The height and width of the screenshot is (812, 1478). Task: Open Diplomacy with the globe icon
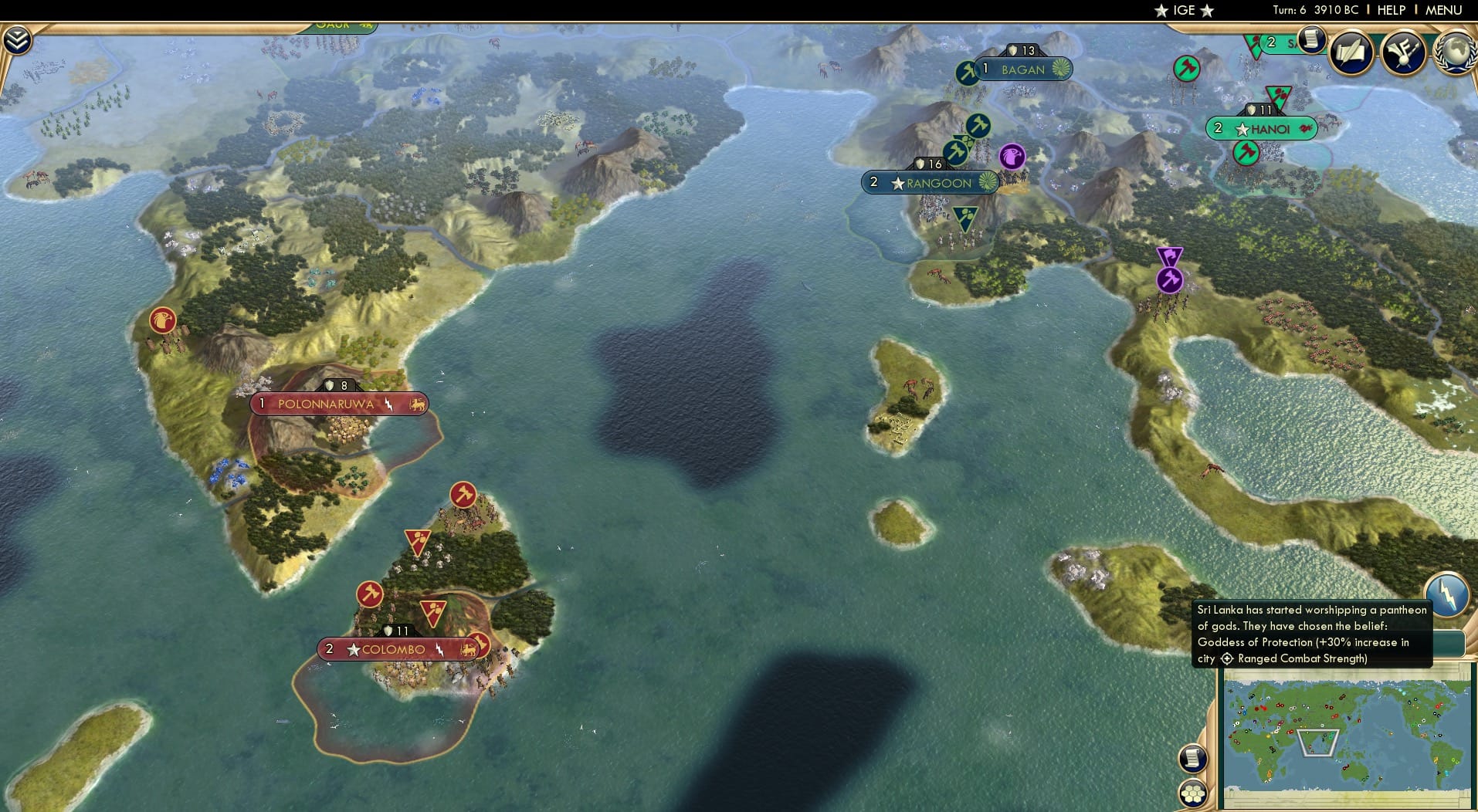tap(1455, 52)
